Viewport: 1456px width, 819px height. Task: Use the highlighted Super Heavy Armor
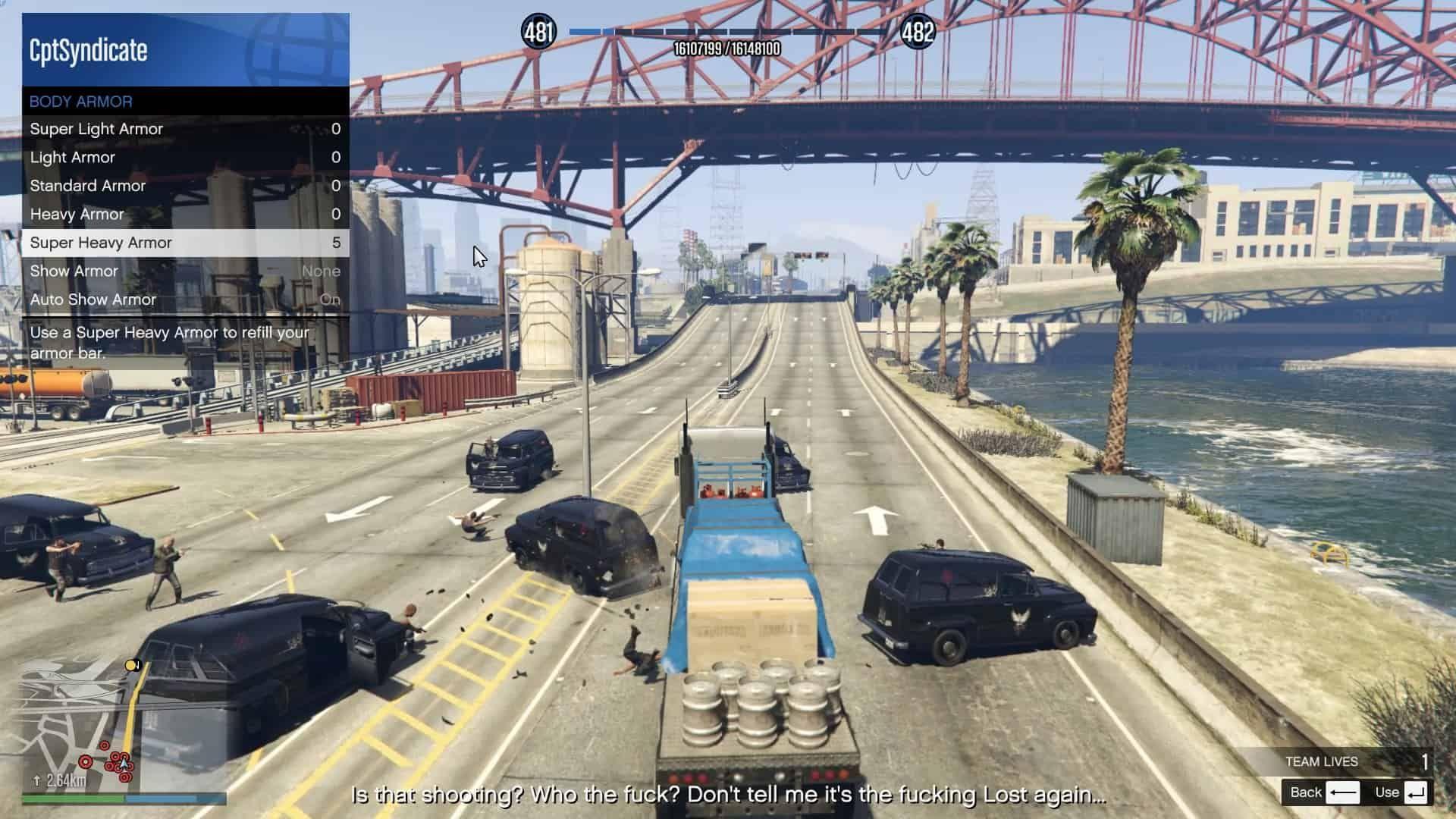[x=185, y=243]
